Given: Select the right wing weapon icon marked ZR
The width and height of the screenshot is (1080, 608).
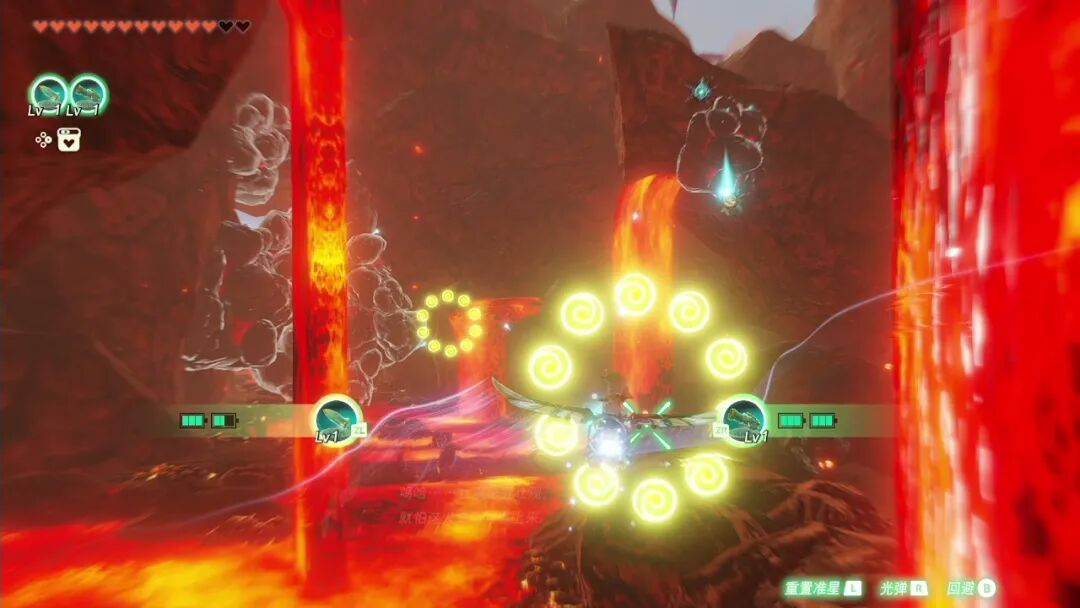Looking at the screenshot, I should (743, 420).
